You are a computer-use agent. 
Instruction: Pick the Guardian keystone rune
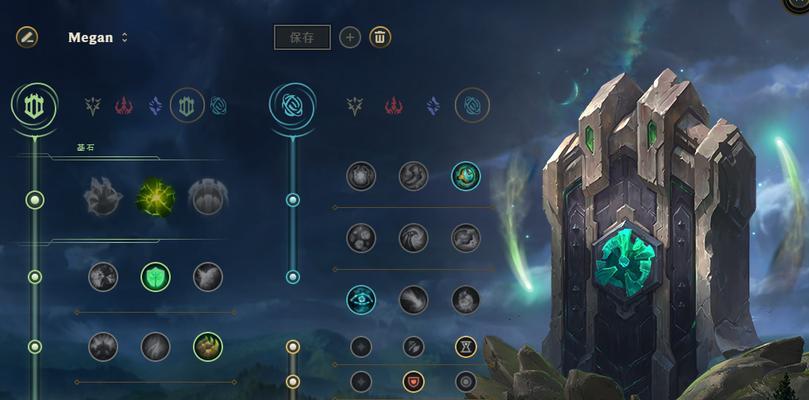click(x=208, y=197)
